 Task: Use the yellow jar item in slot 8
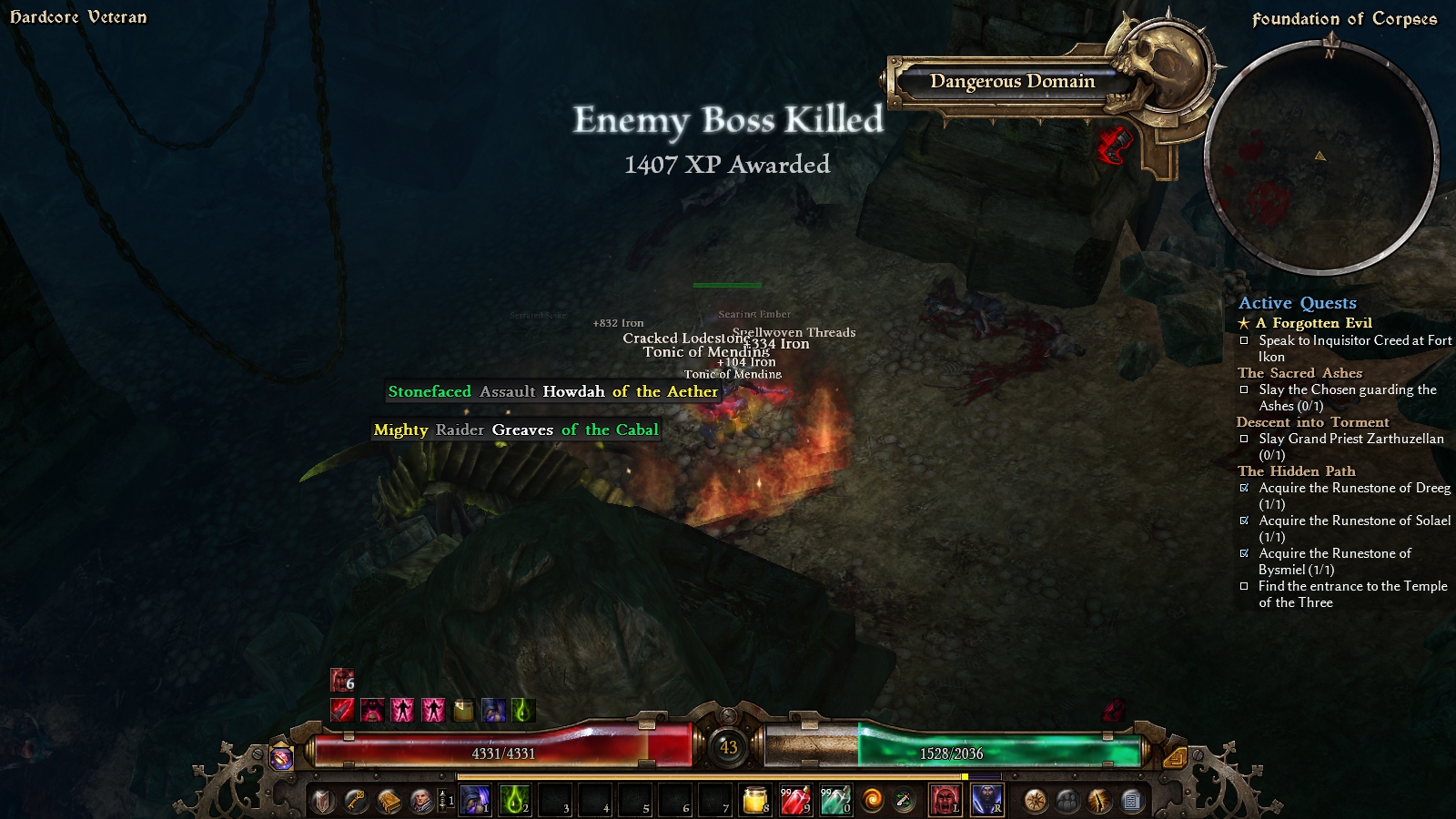click(755, 801)
